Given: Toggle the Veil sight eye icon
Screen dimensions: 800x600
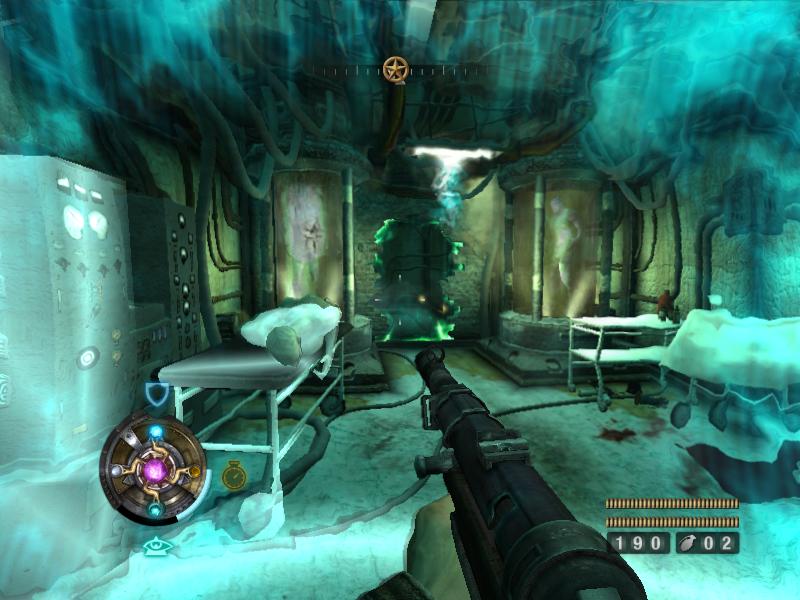Looking at the screenshot, I should (x=154, y=546).
